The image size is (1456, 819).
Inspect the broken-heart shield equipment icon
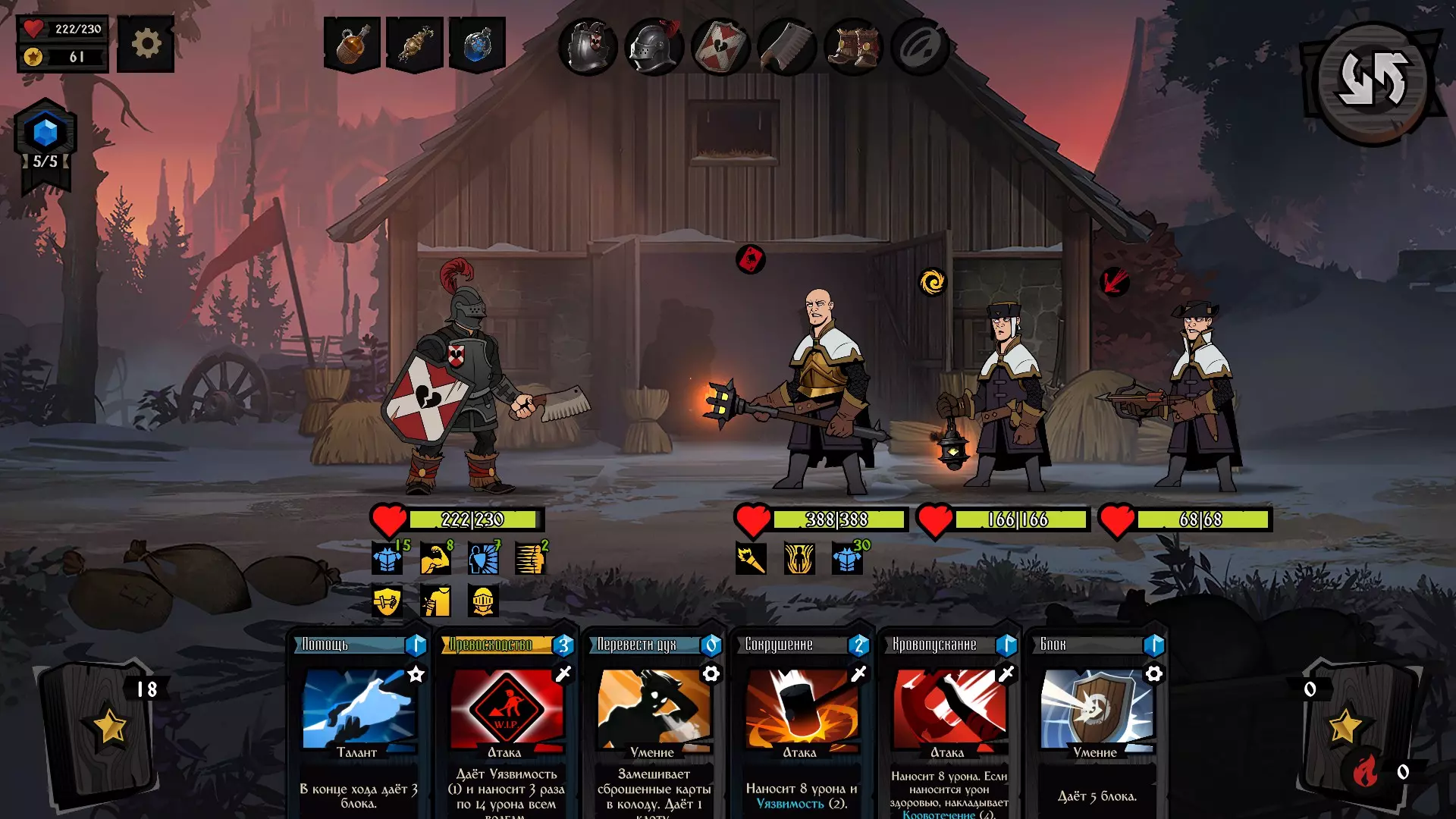click(x=720, y=46)
